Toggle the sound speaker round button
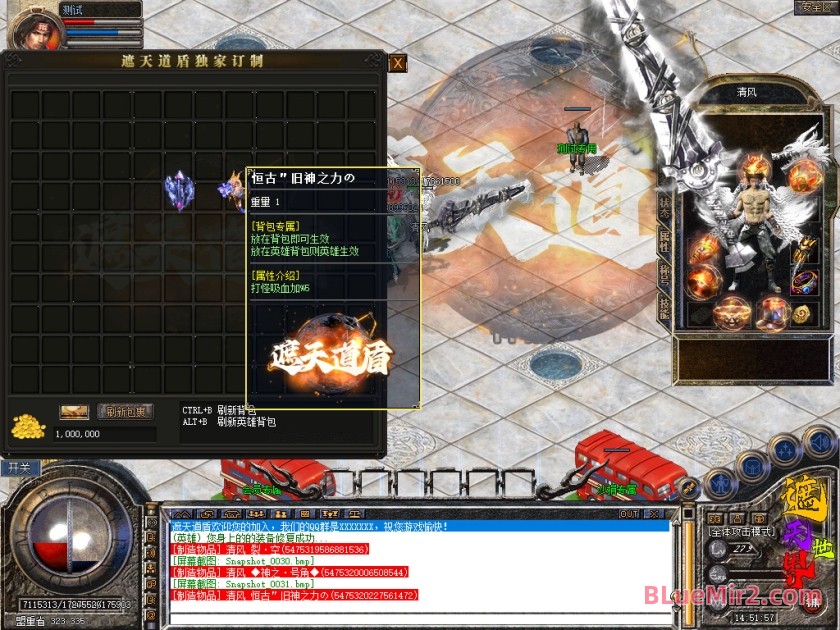This screenshot has width=840, height=630. [x=821, y=441]
